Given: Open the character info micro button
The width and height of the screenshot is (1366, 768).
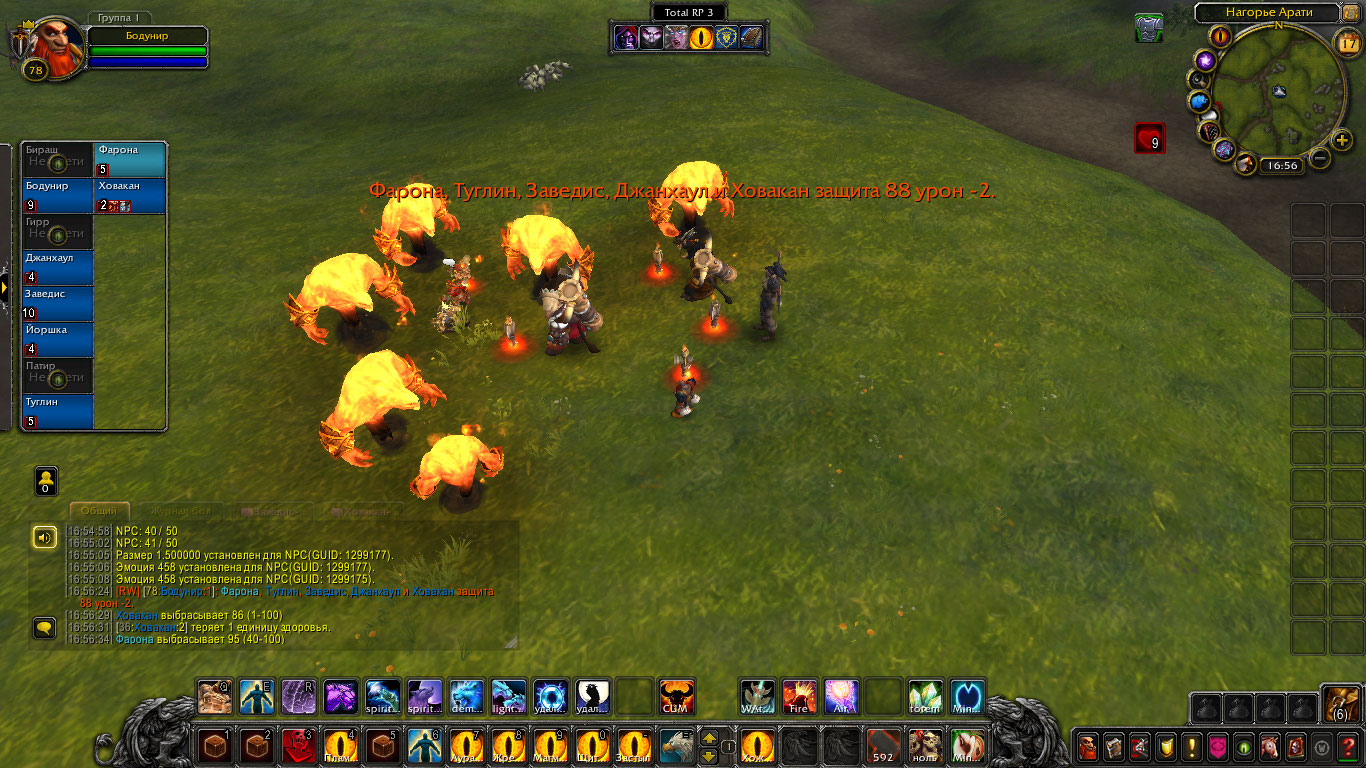Looking at the screenshot, I should (1088, 746).
